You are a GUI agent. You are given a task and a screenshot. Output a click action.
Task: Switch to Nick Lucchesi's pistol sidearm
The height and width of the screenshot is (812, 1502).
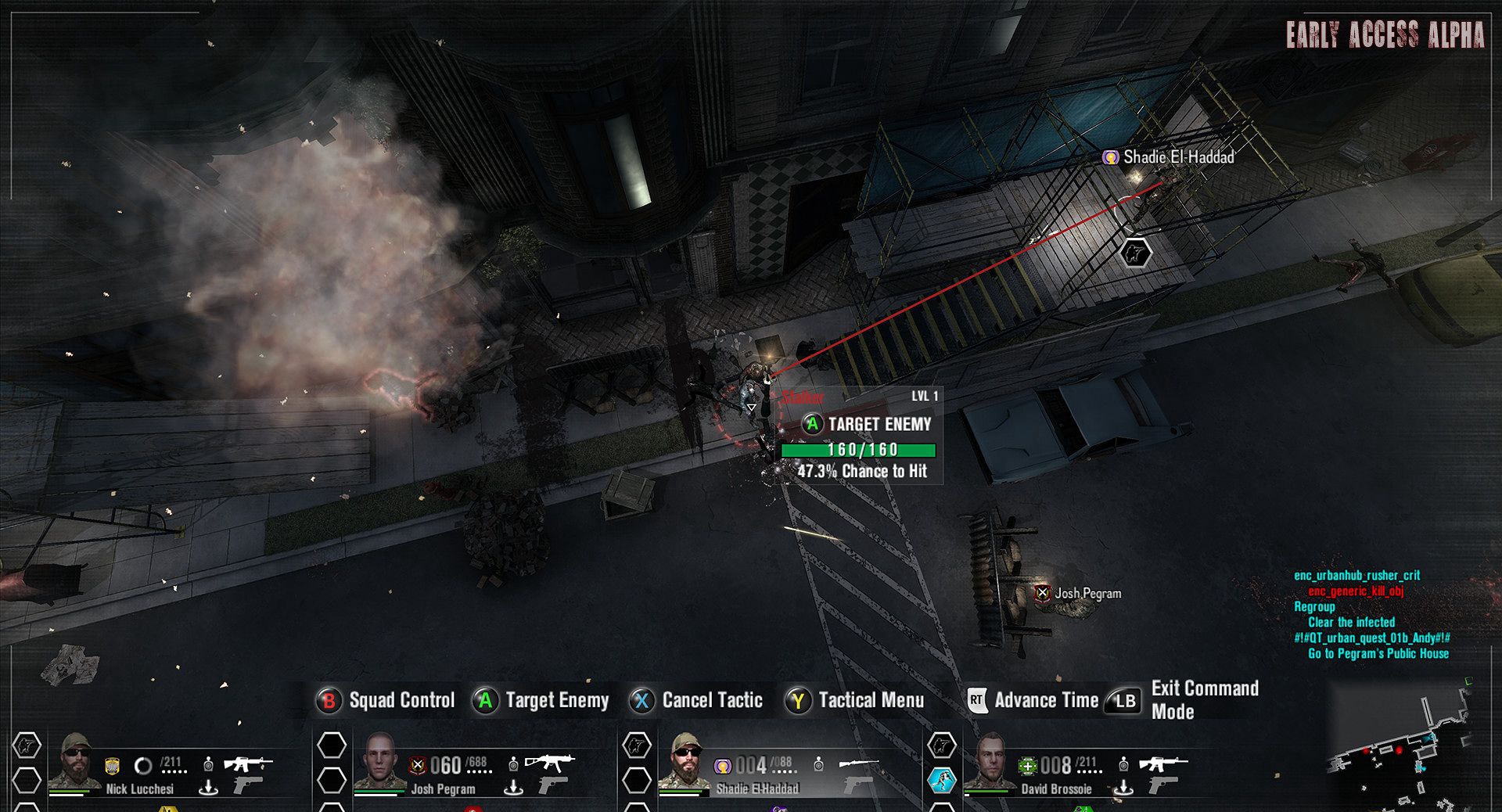click(247, 784)
